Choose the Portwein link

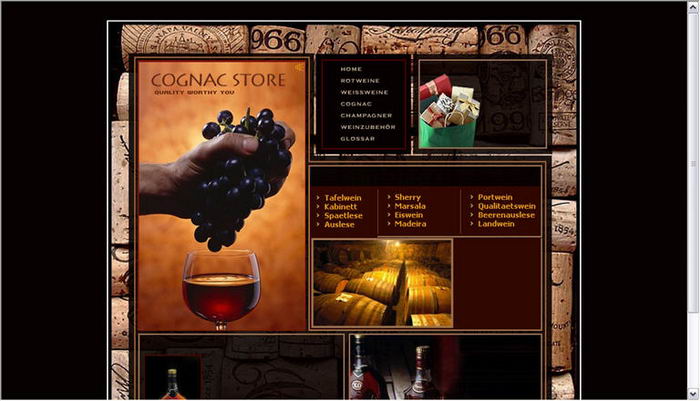pos(495,198)
